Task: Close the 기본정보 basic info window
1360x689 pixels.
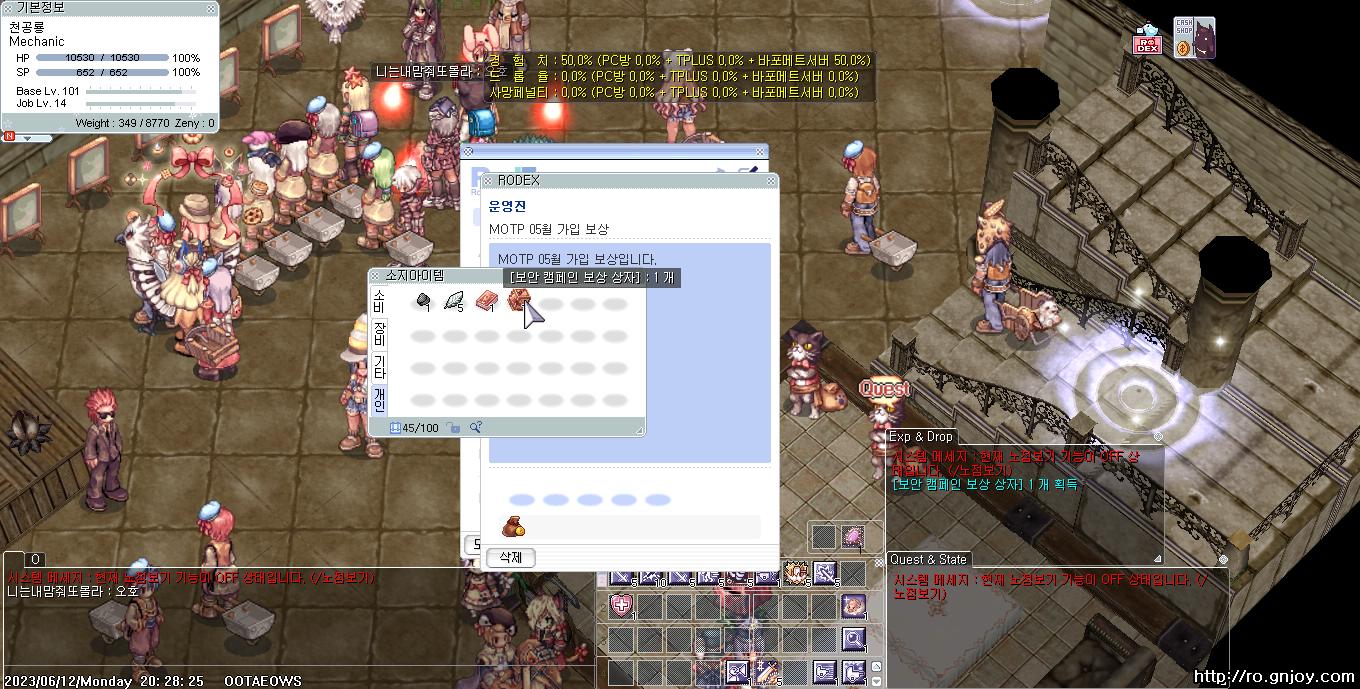Action: 210,8
